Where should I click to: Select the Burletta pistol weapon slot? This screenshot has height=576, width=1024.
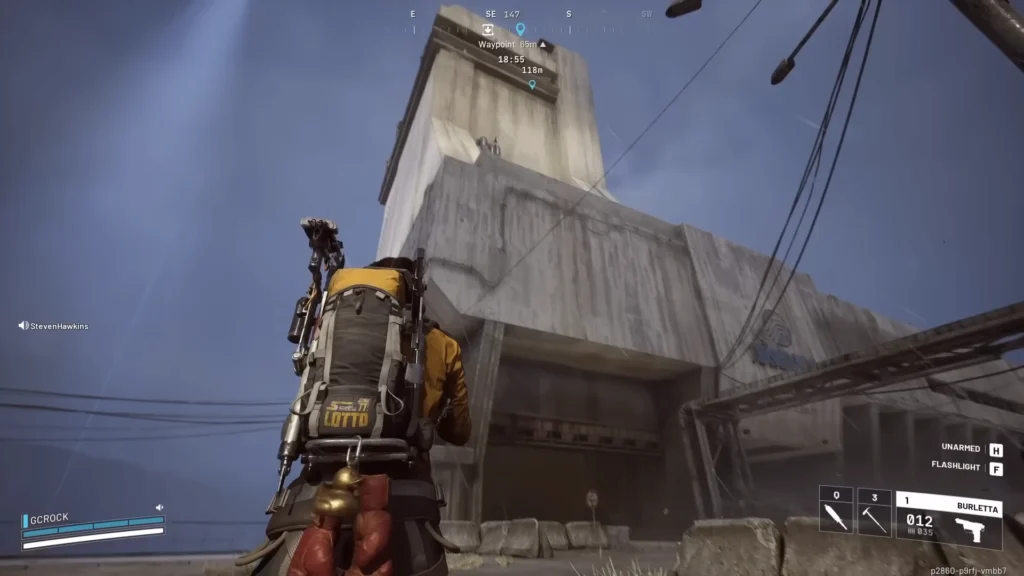pos(948,520)
